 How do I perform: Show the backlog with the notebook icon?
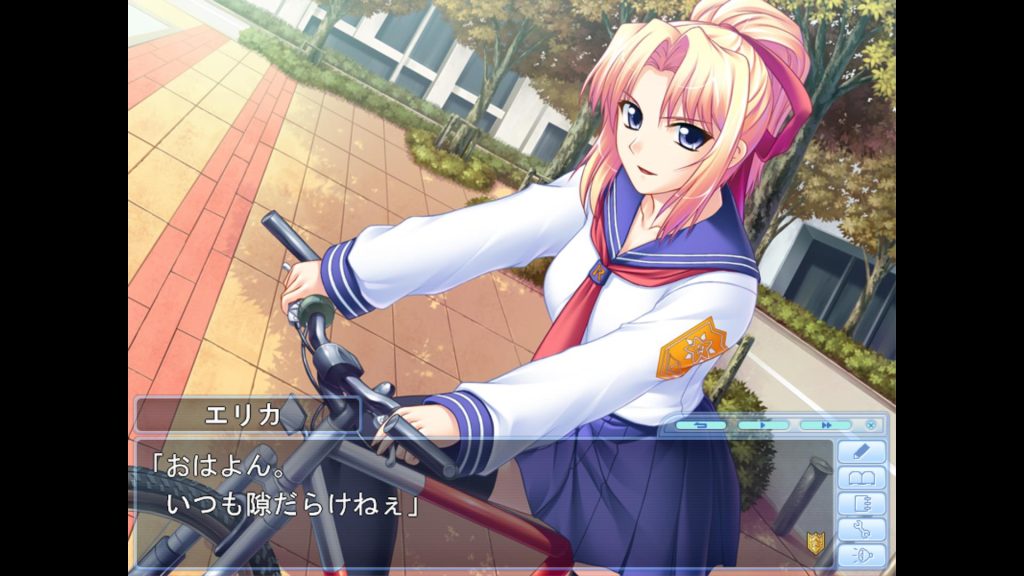click(x=861, y=504)
